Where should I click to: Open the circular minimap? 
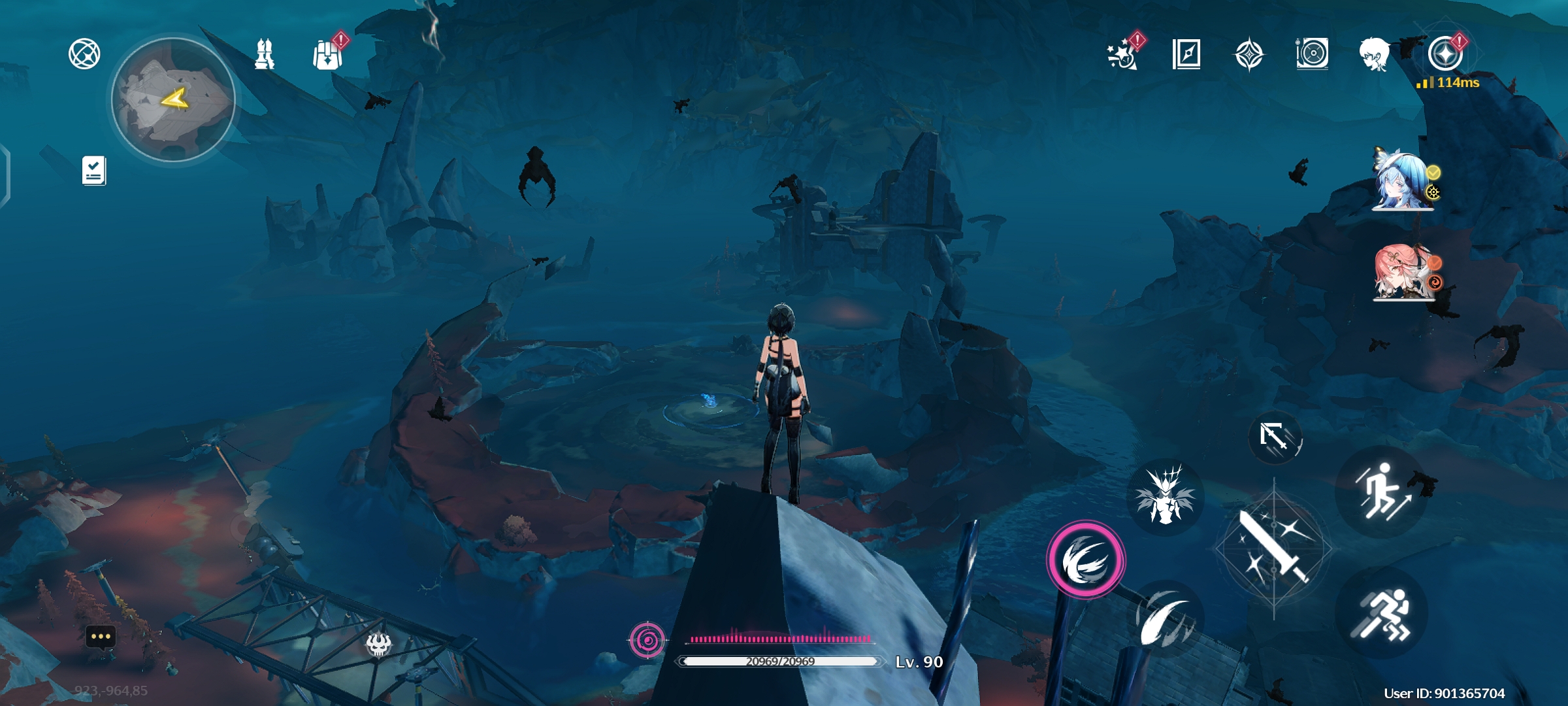(173, 99)
